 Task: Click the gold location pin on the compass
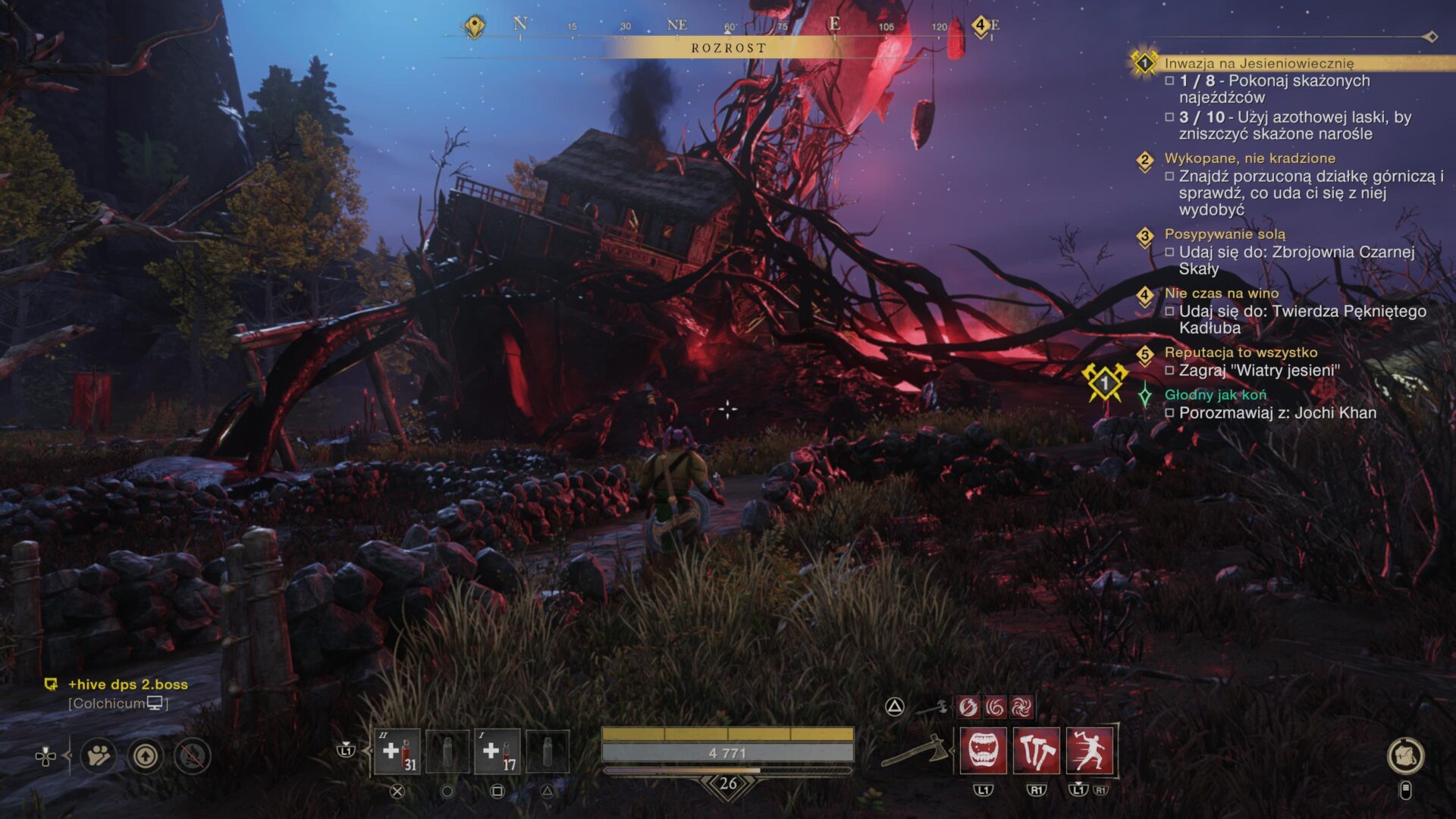coord(475,27)
